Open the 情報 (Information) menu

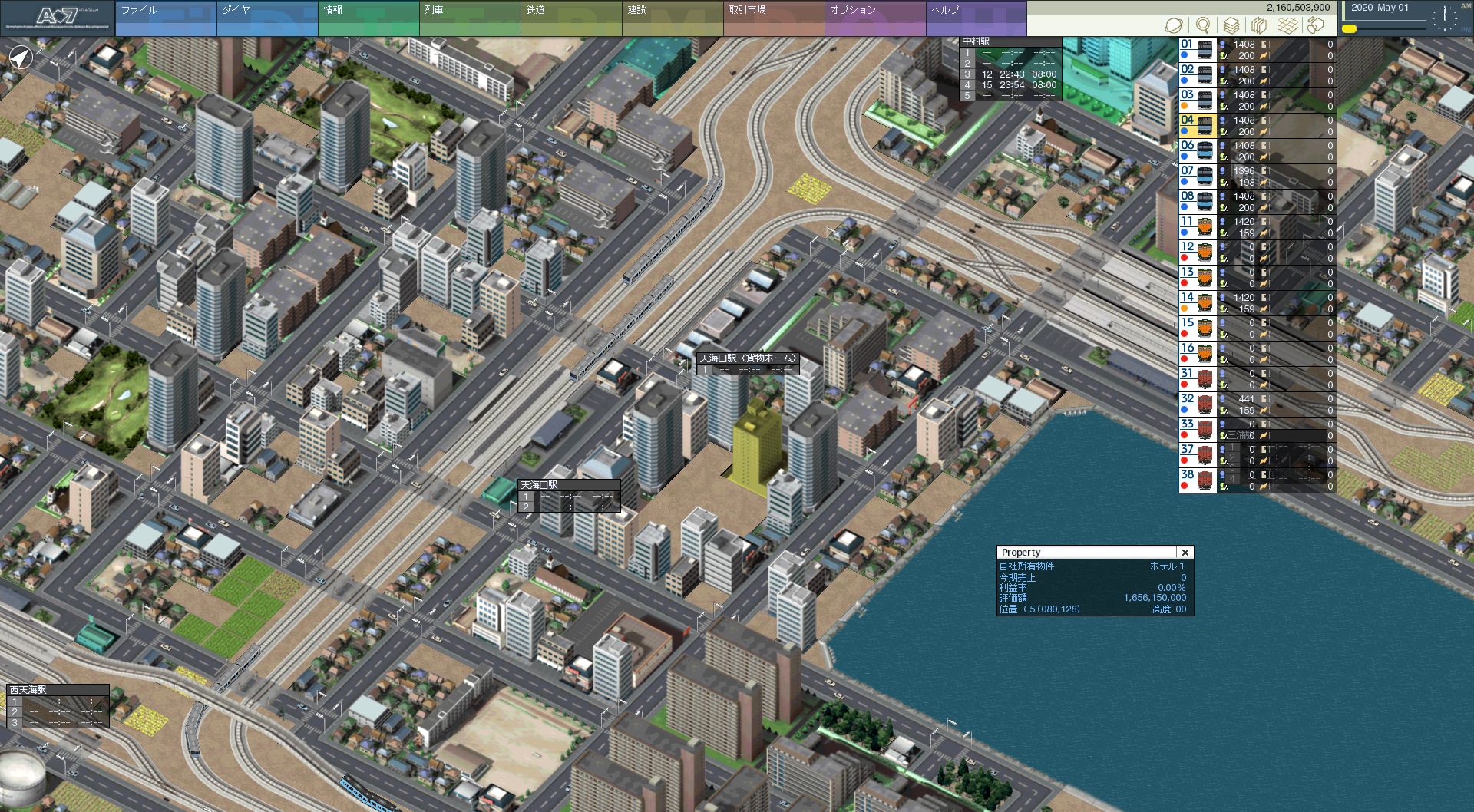368,18
